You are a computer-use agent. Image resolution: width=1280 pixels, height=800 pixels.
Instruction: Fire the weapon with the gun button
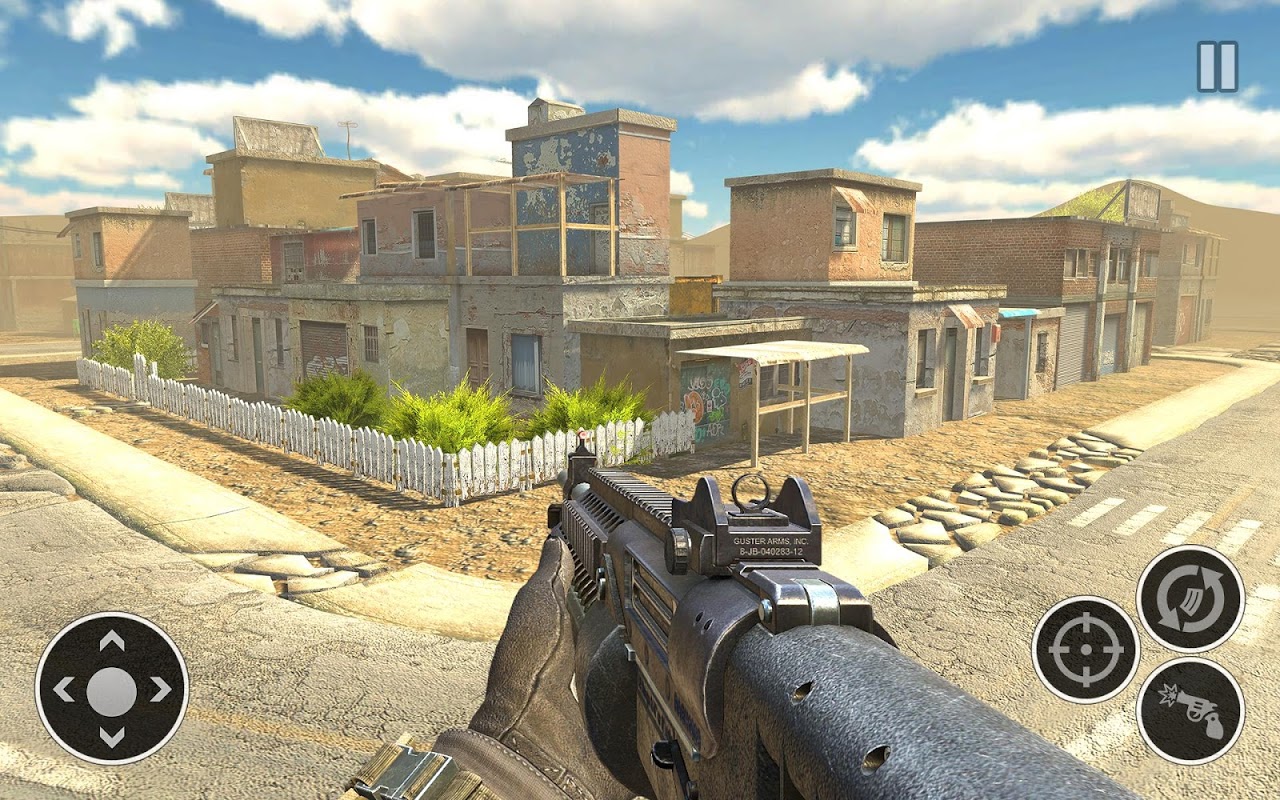1190,710
